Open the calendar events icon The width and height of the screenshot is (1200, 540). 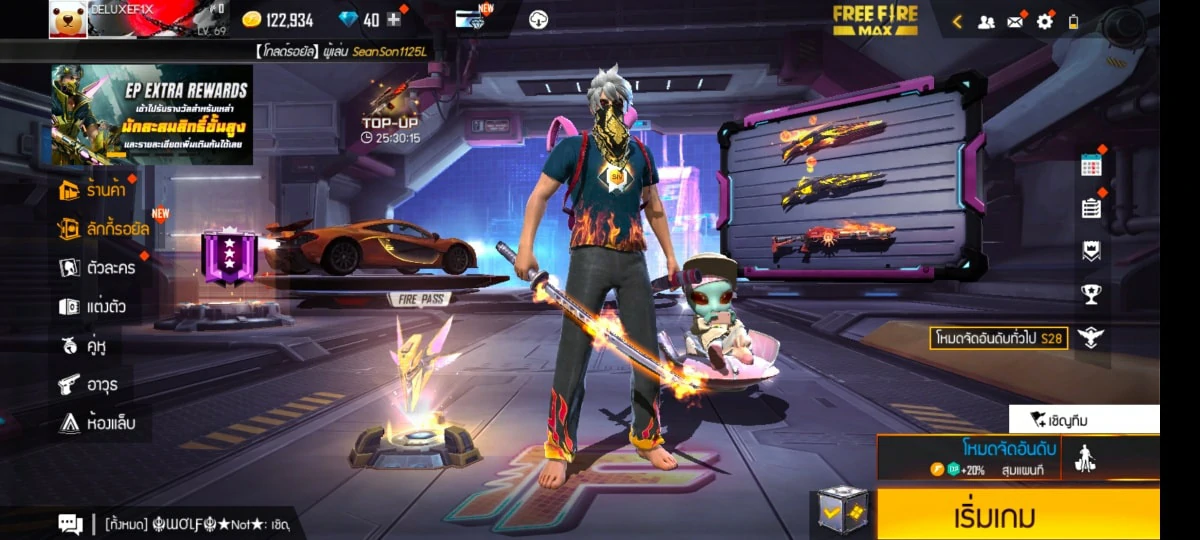1091,166
